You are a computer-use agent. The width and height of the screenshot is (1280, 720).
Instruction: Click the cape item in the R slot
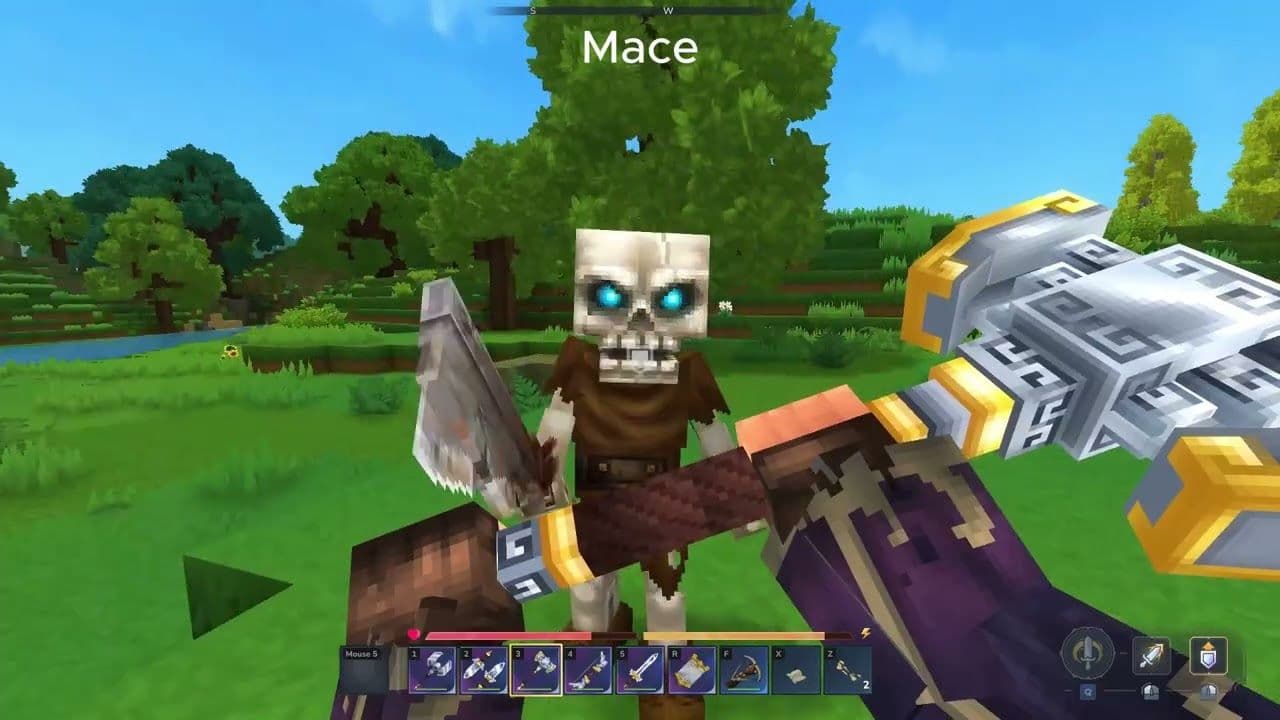tap(690, 671)
